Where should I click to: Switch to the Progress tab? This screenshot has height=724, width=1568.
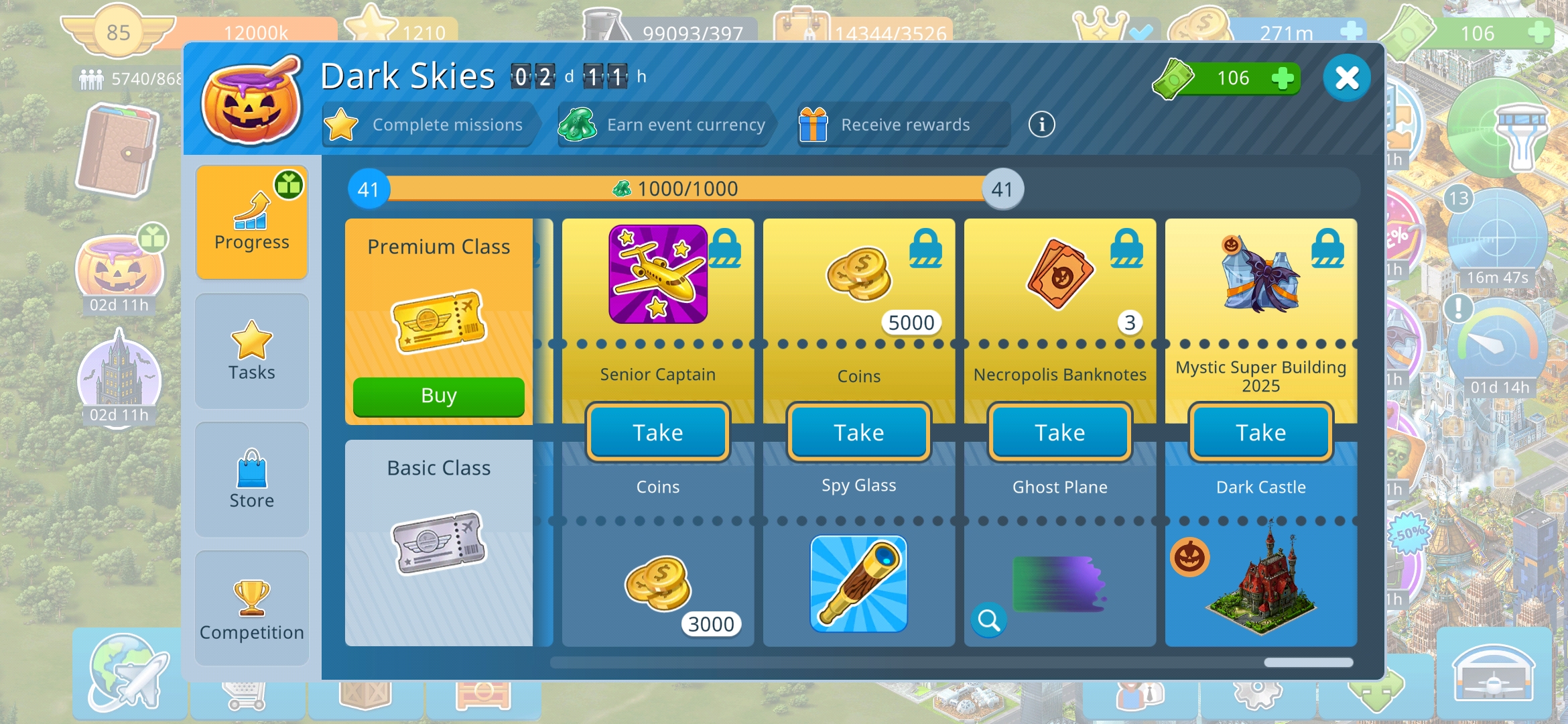[252, 221]
